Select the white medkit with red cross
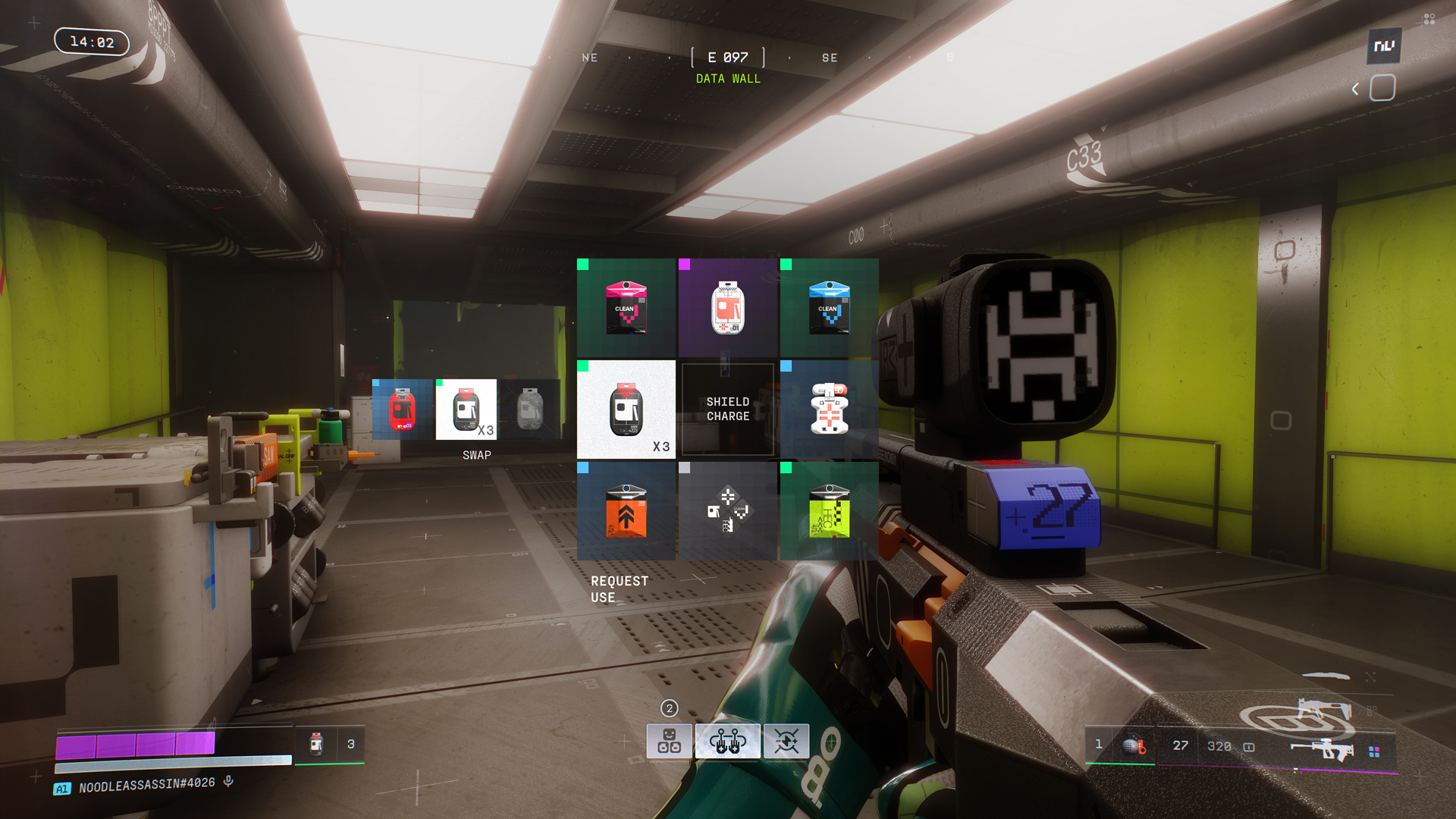 coord(830,409)
